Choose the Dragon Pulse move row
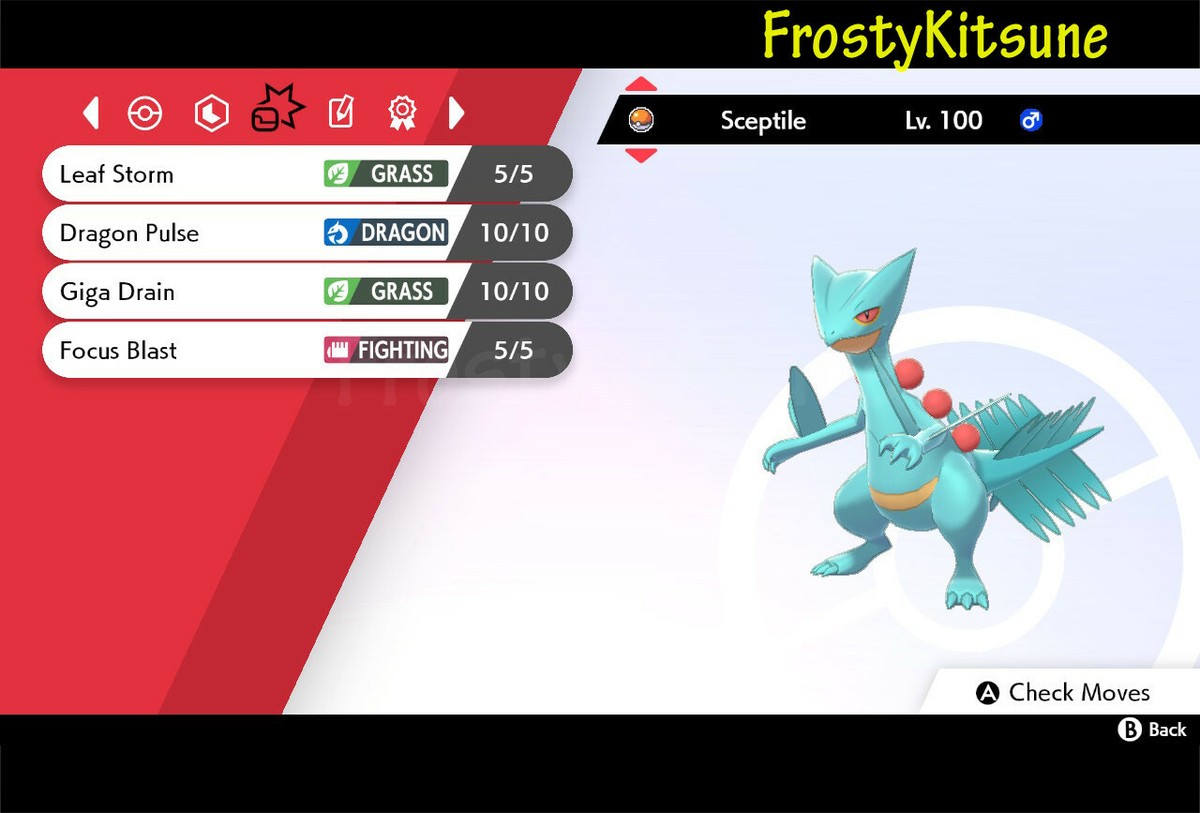This screenshot has width=1200, height=813. pos(300,234)
